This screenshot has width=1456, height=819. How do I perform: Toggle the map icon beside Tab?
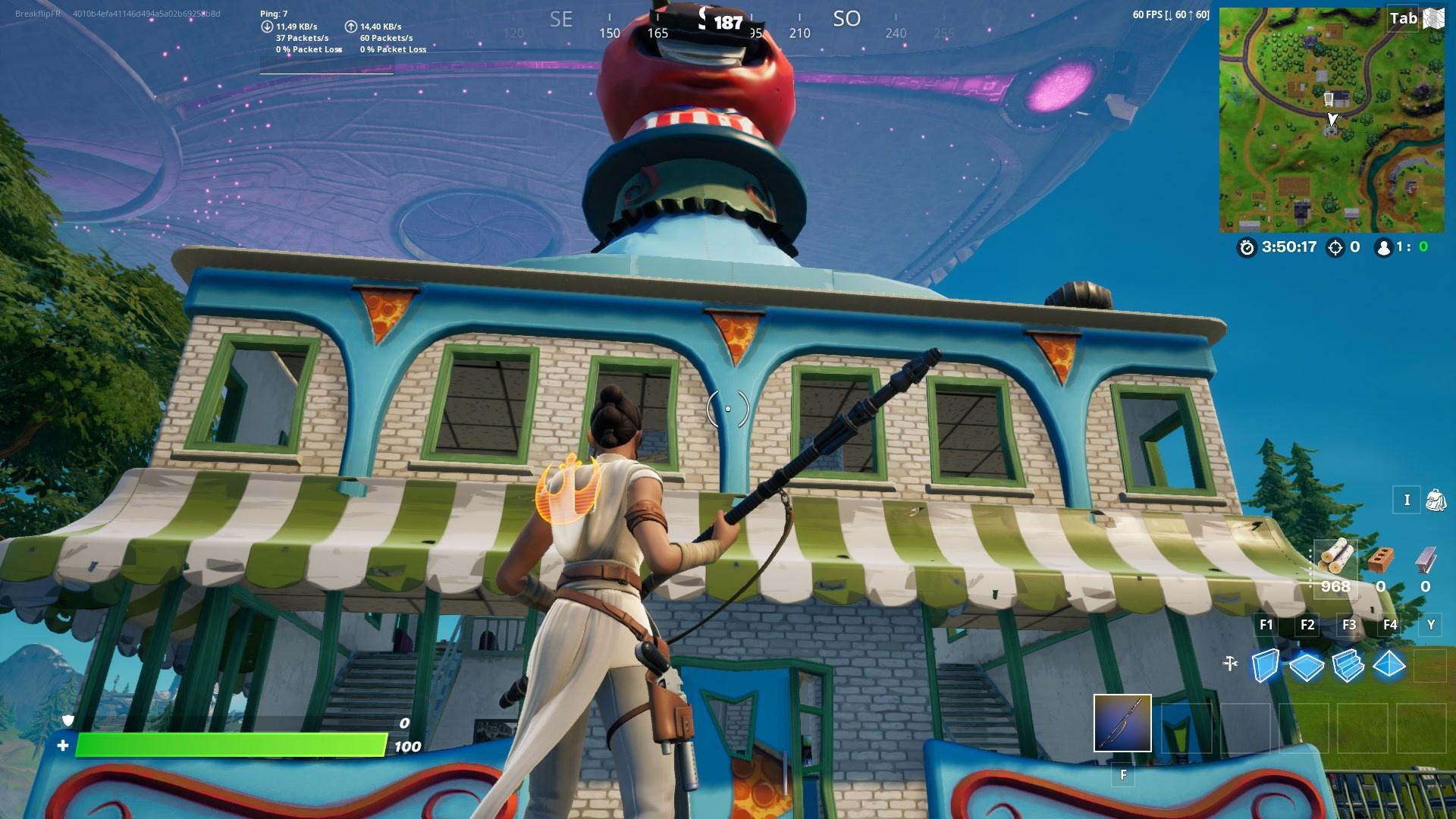1433,18
